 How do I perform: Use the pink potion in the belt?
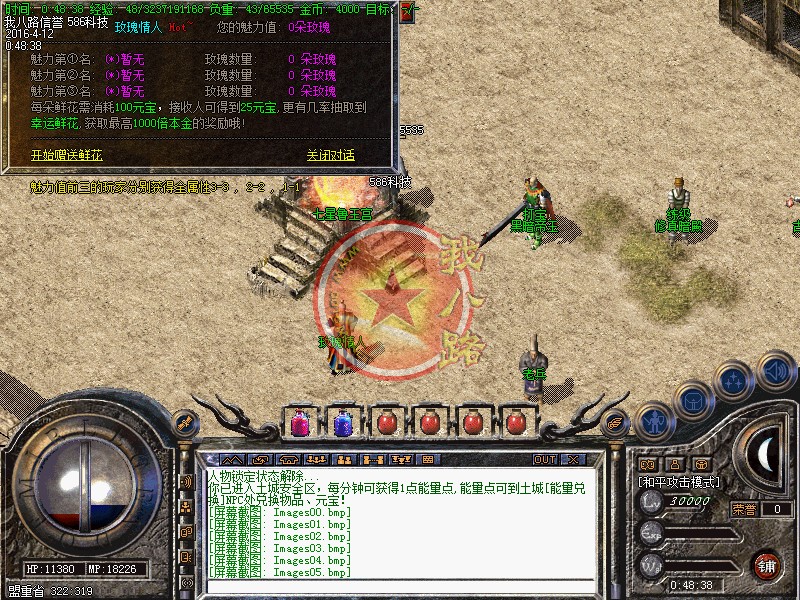(299, 423)
